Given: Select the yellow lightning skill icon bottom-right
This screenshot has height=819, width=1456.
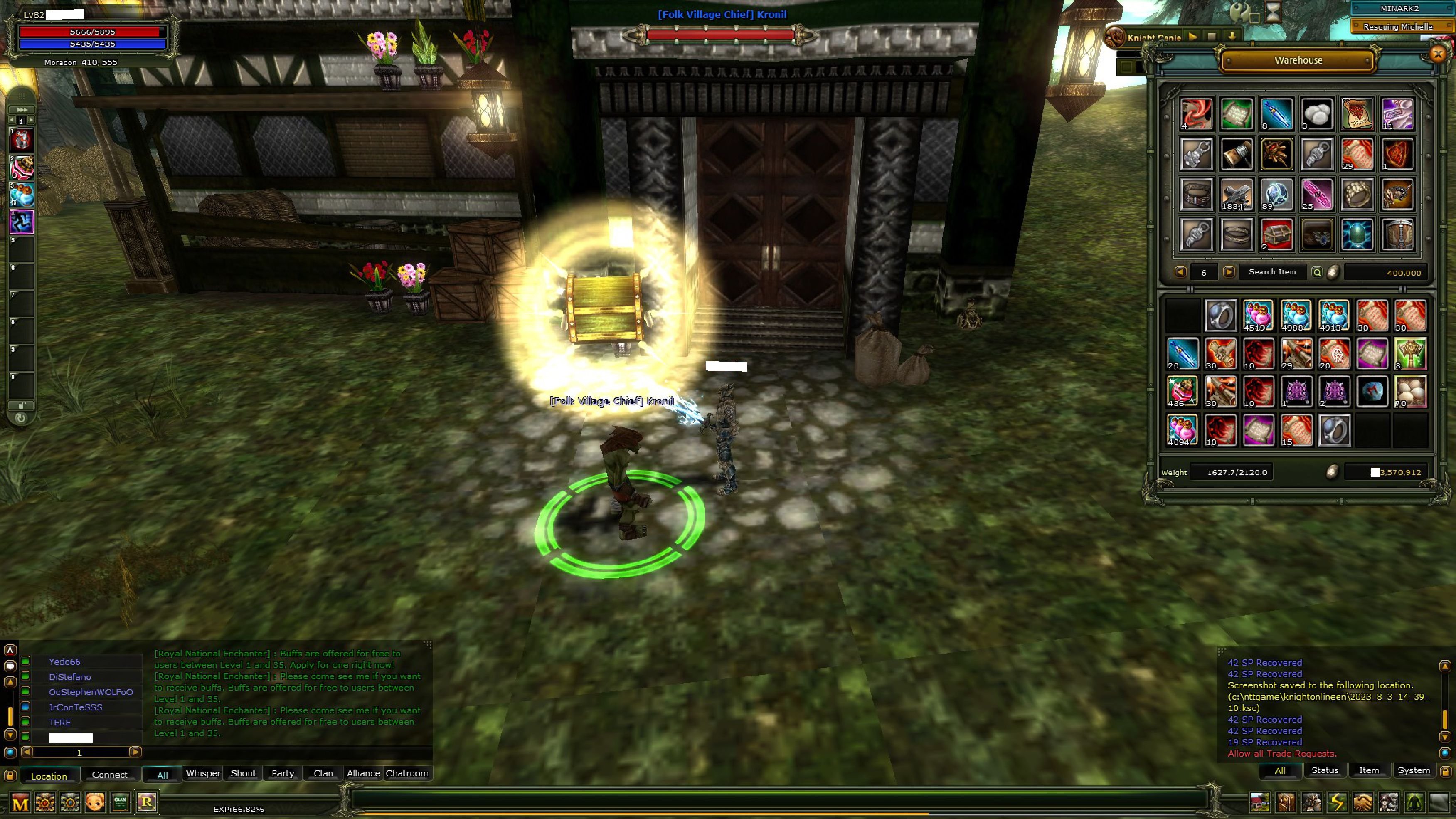Looking at the screenshot, I should (1337, 803).
